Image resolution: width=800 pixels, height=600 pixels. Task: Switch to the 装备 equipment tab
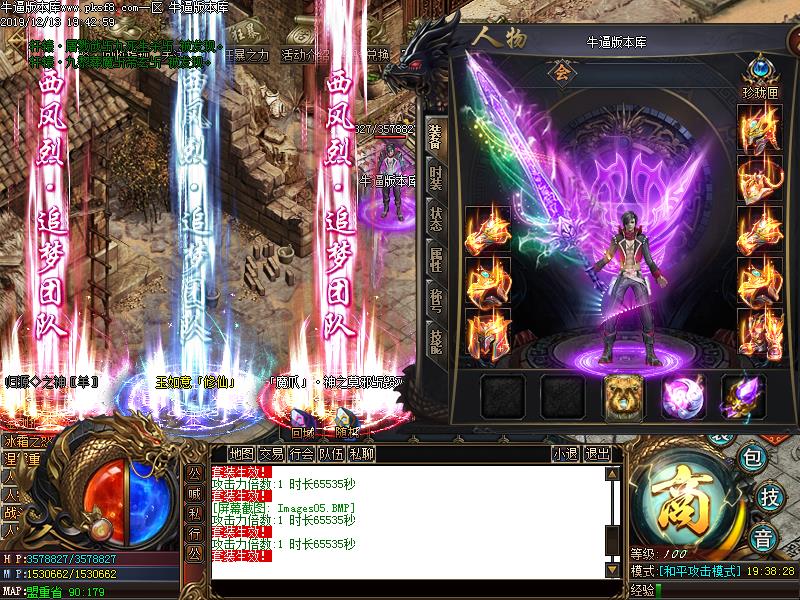435,137
